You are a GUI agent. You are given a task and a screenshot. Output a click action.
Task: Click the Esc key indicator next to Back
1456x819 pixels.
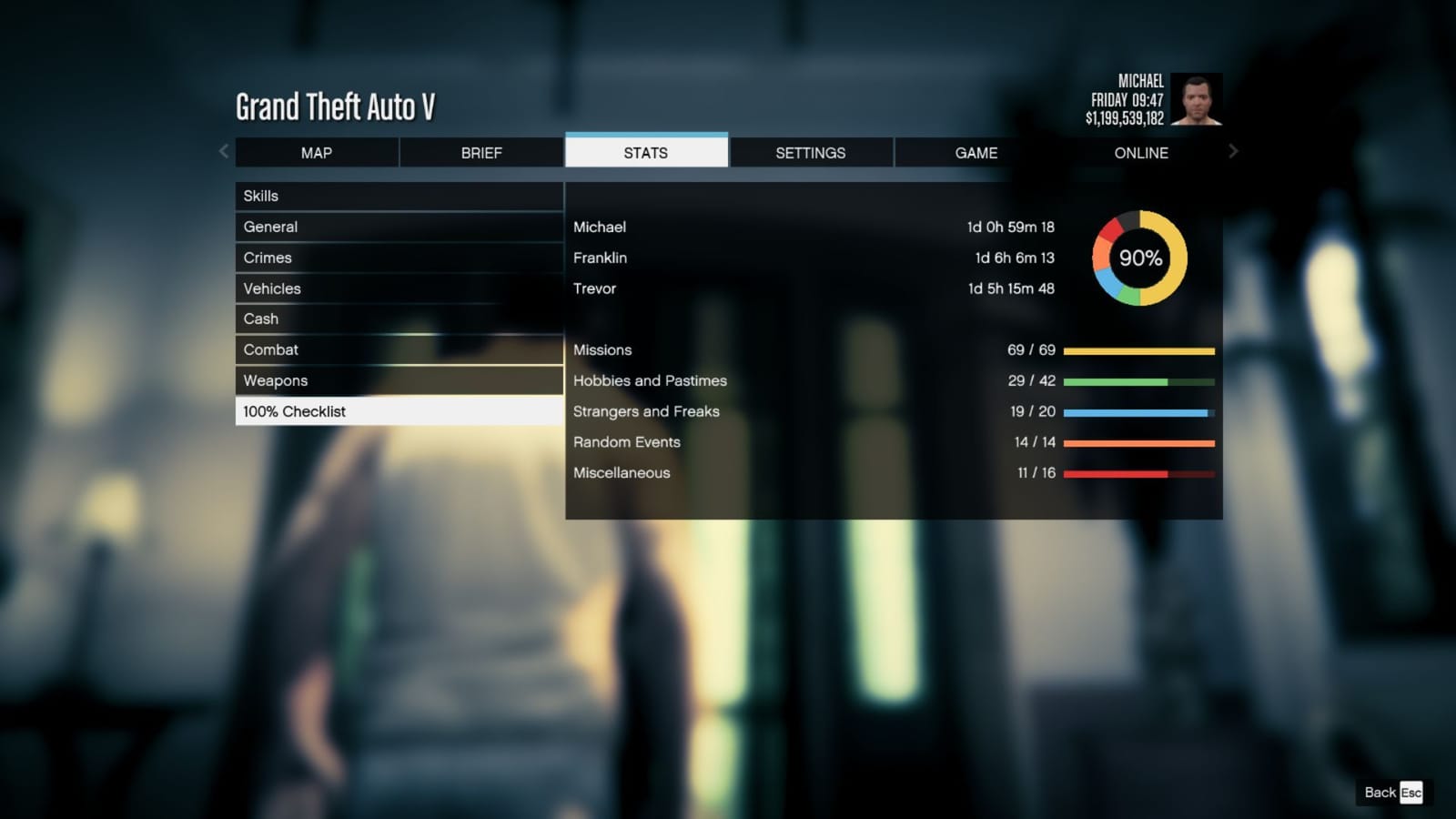pos(1410,793)
